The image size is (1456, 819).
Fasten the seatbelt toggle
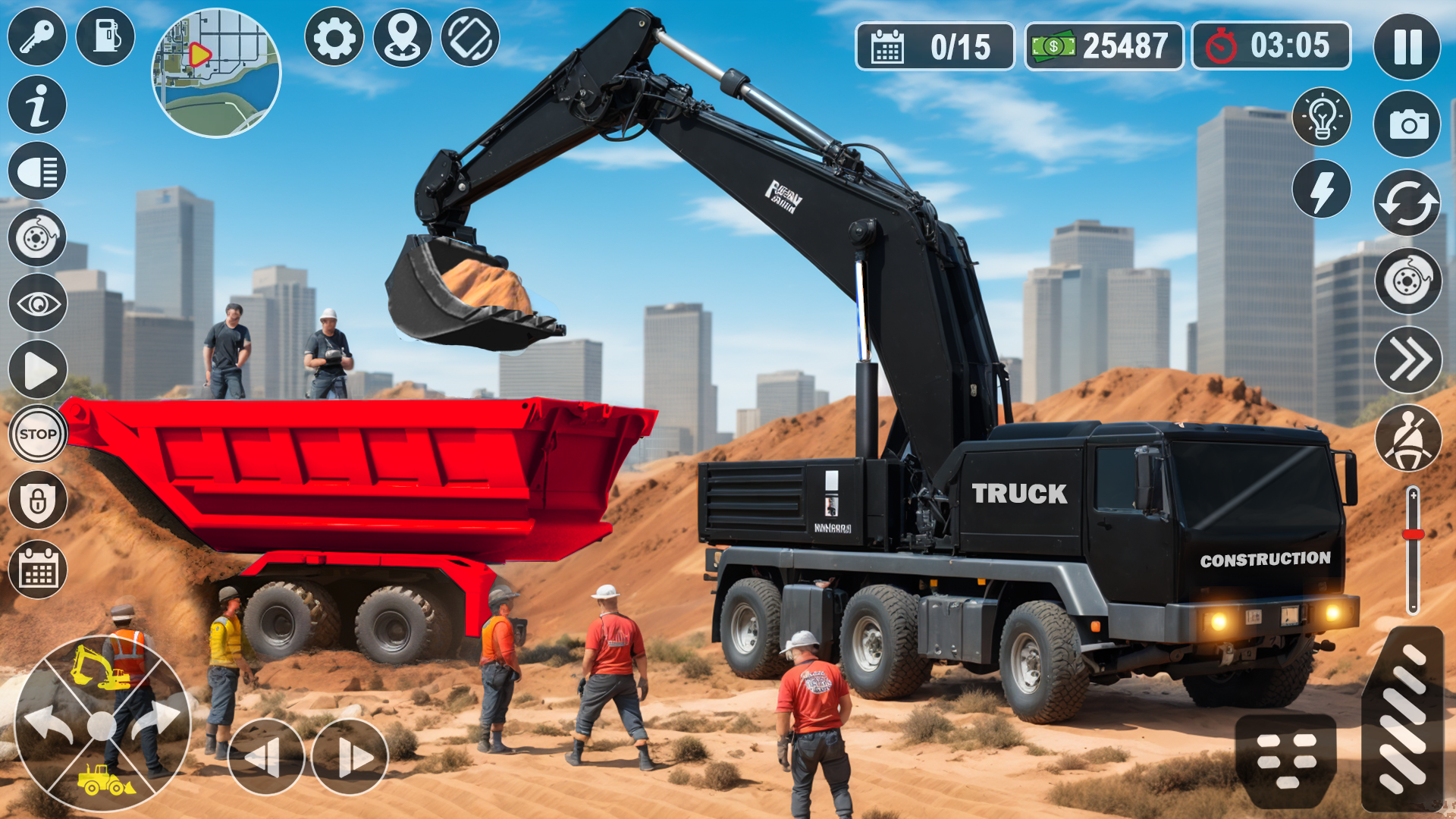point(1407,436)
